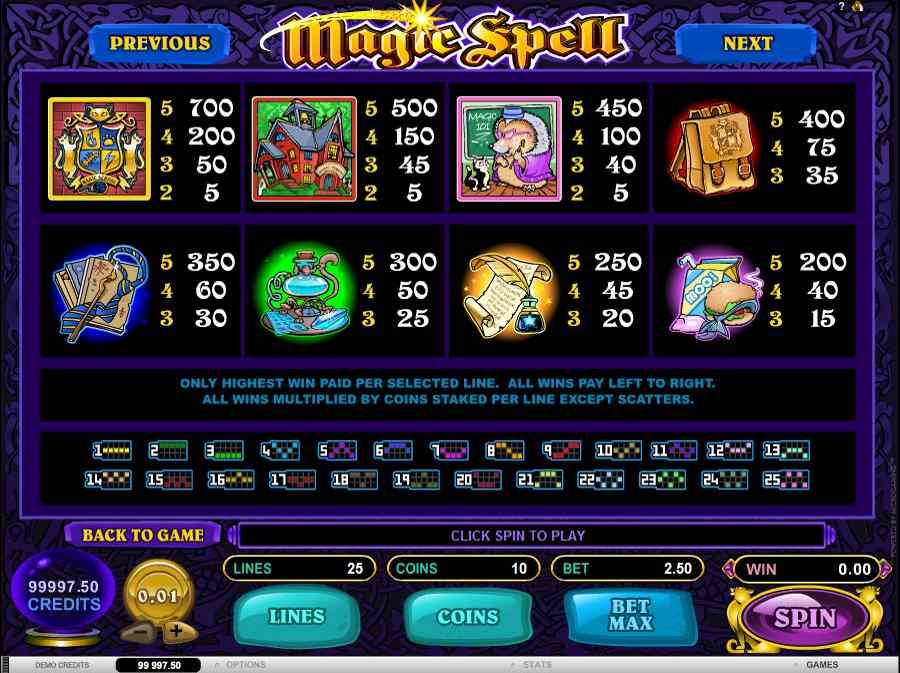
Task: Increase coin size with the plus button
Action: [177, 631]
